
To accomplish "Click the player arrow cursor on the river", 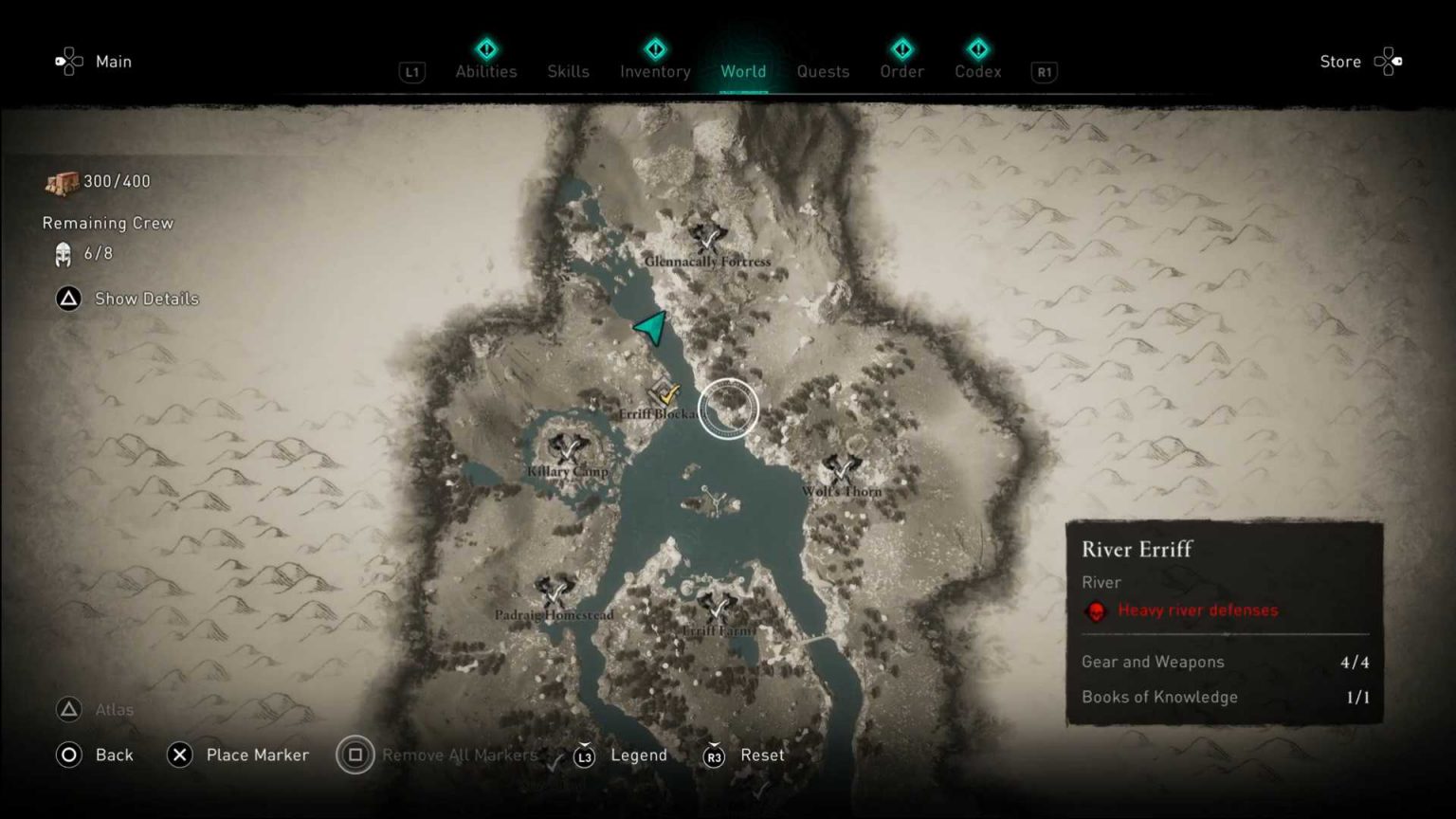I will click(650, 329).
